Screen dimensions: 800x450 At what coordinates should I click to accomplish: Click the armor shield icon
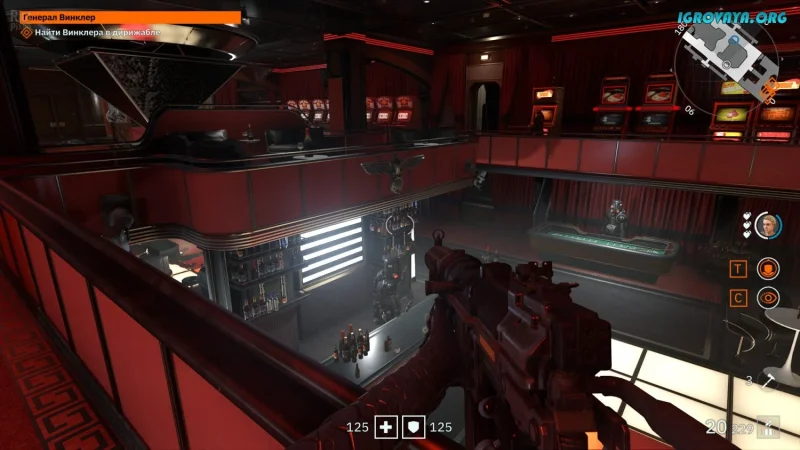click(413, 427)
